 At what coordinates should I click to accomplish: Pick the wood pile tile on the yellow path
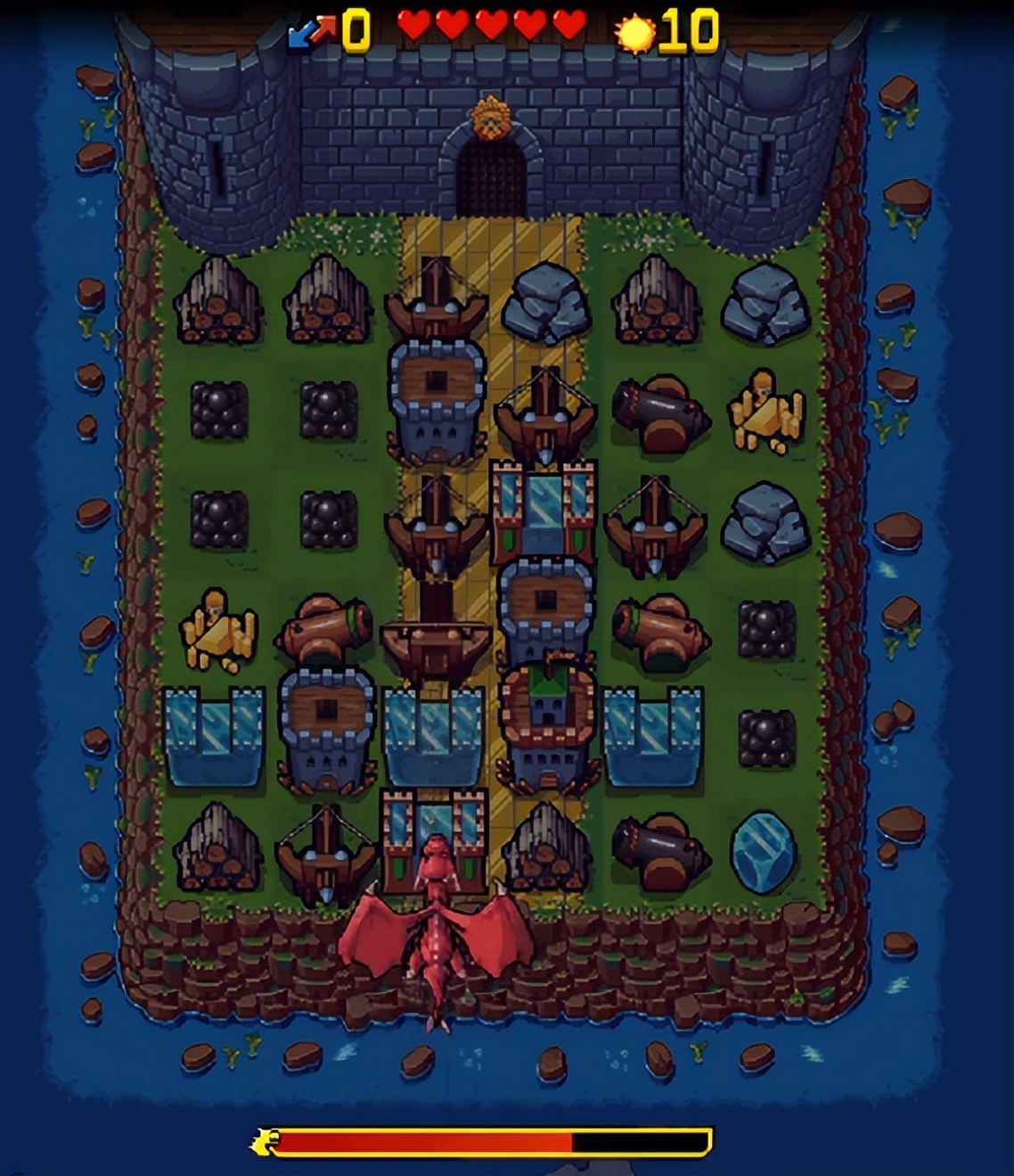coord(545,848)
